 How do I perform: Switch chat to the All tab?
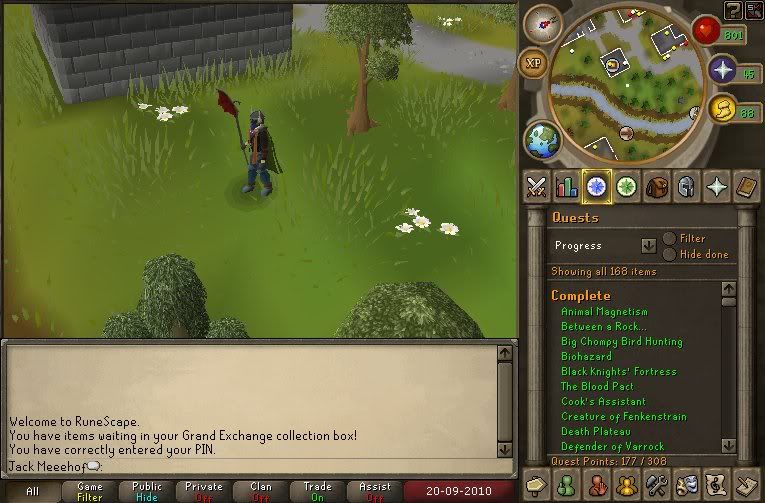pyautogui.click(x=33, y=491)
